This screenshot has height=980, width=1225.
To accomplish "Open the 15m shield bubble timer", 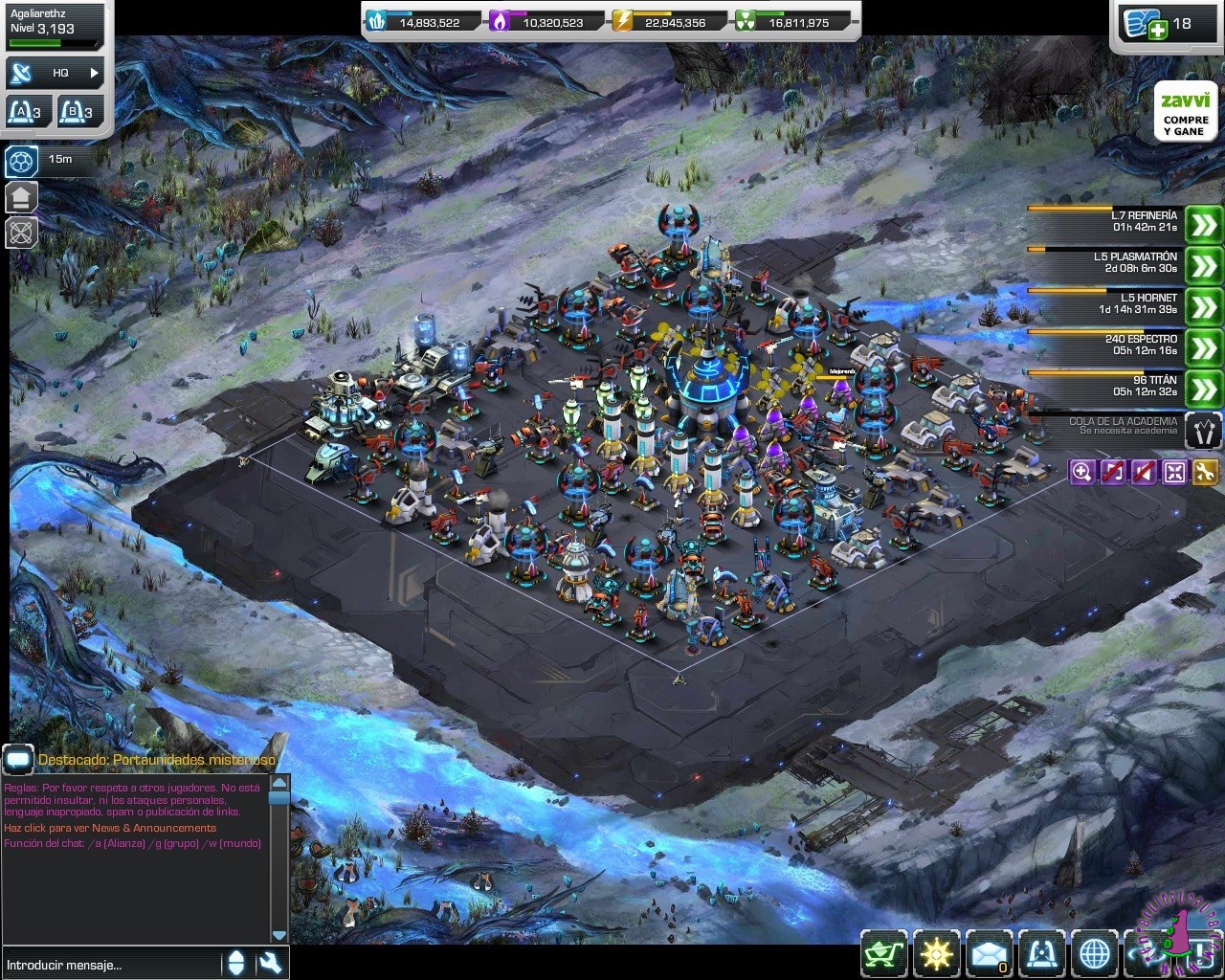I will click(22, 161).
